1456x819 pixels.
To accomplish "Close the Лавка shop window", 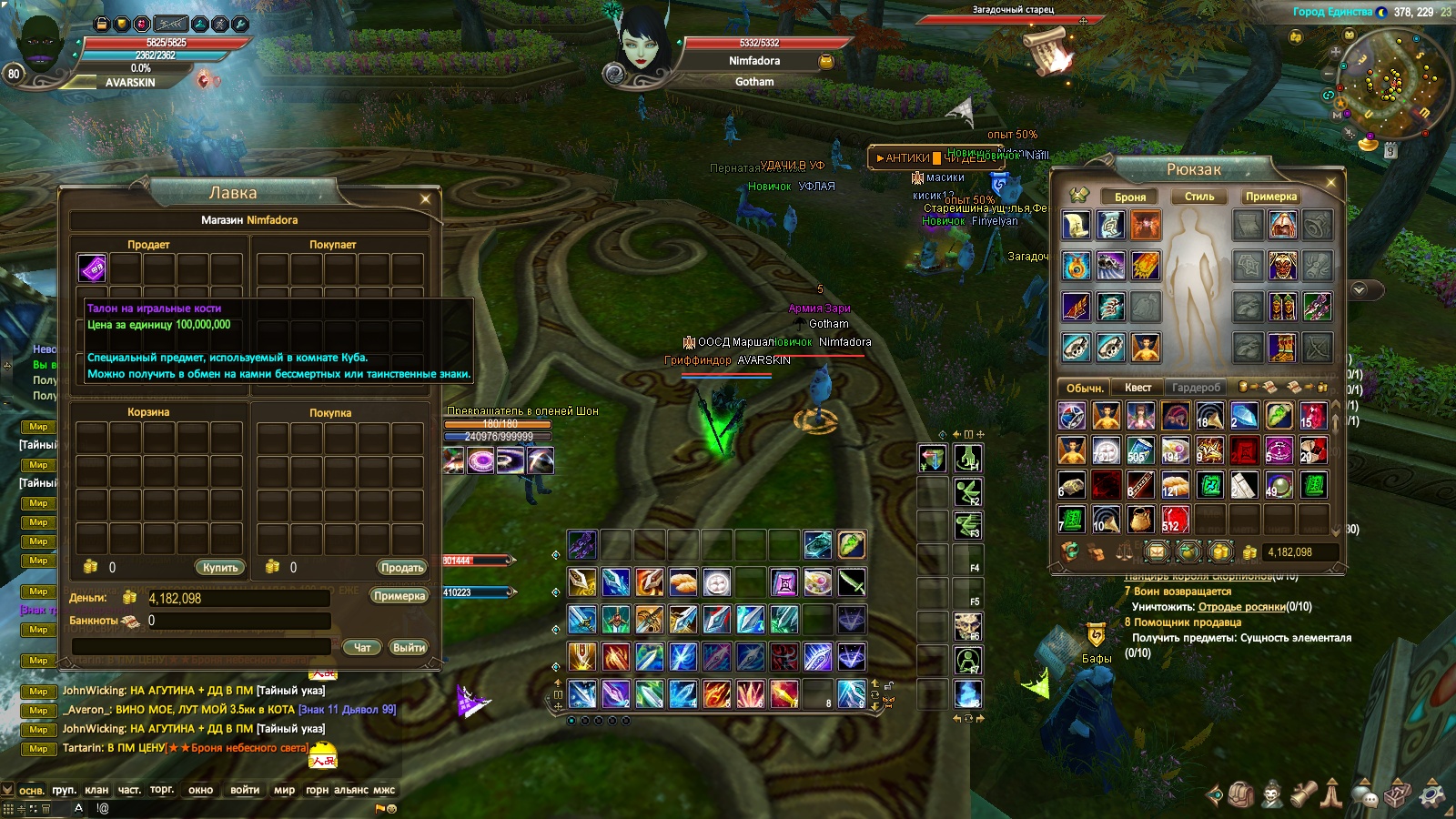I will coord(425,198).
